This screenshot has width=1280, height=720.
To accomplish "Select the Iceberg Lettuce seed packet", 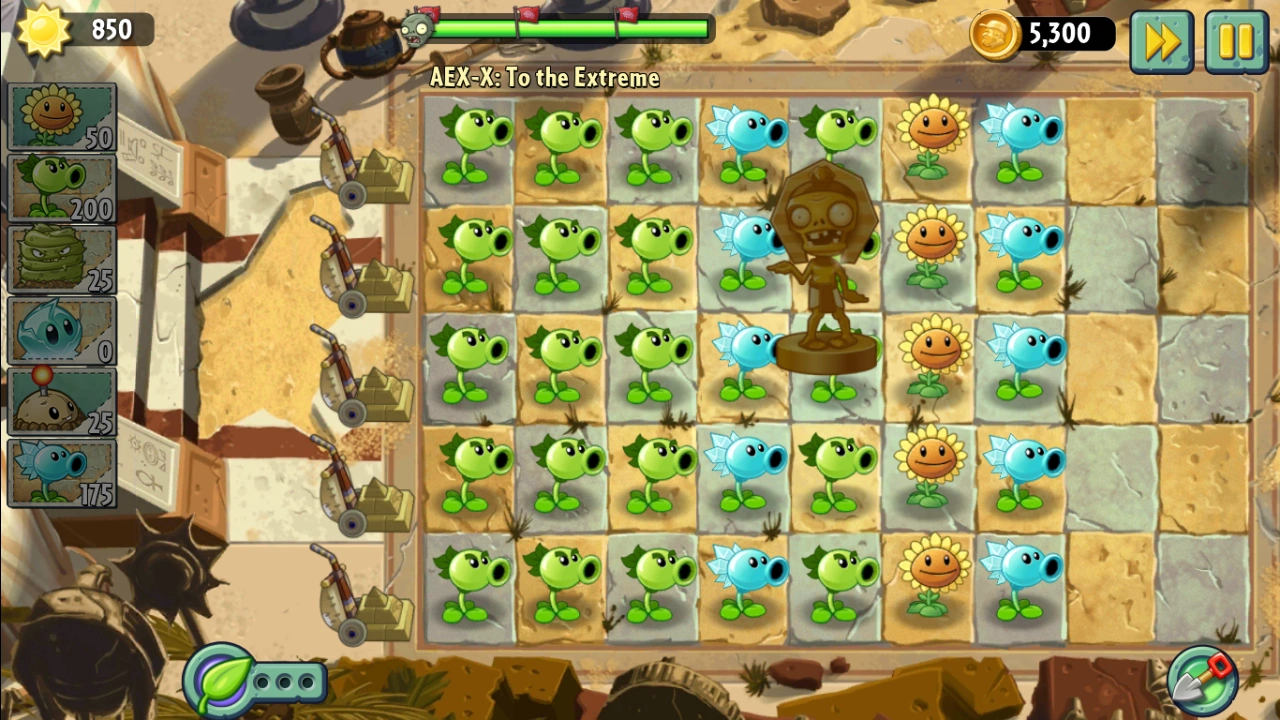I will (61, 329).
